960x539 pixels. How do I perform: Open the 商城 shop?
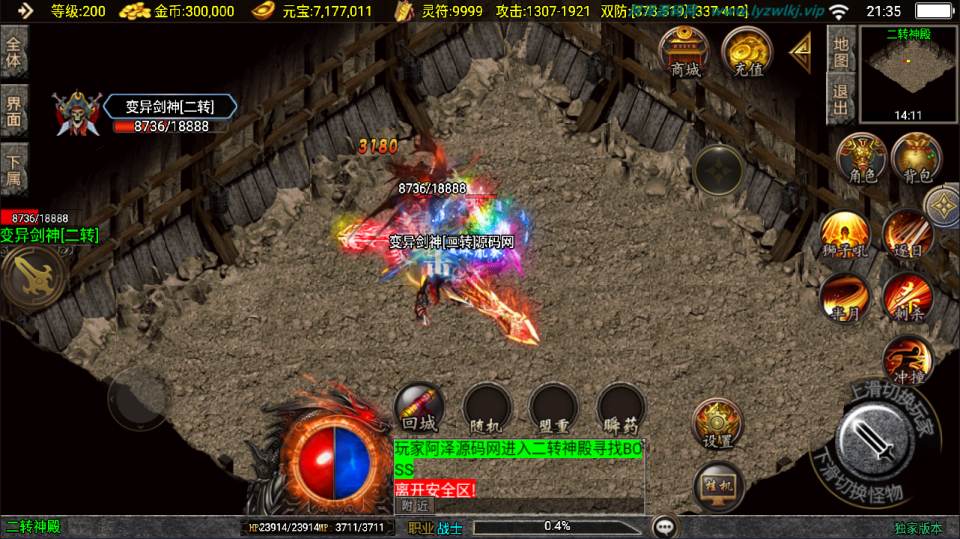[684, 52]
